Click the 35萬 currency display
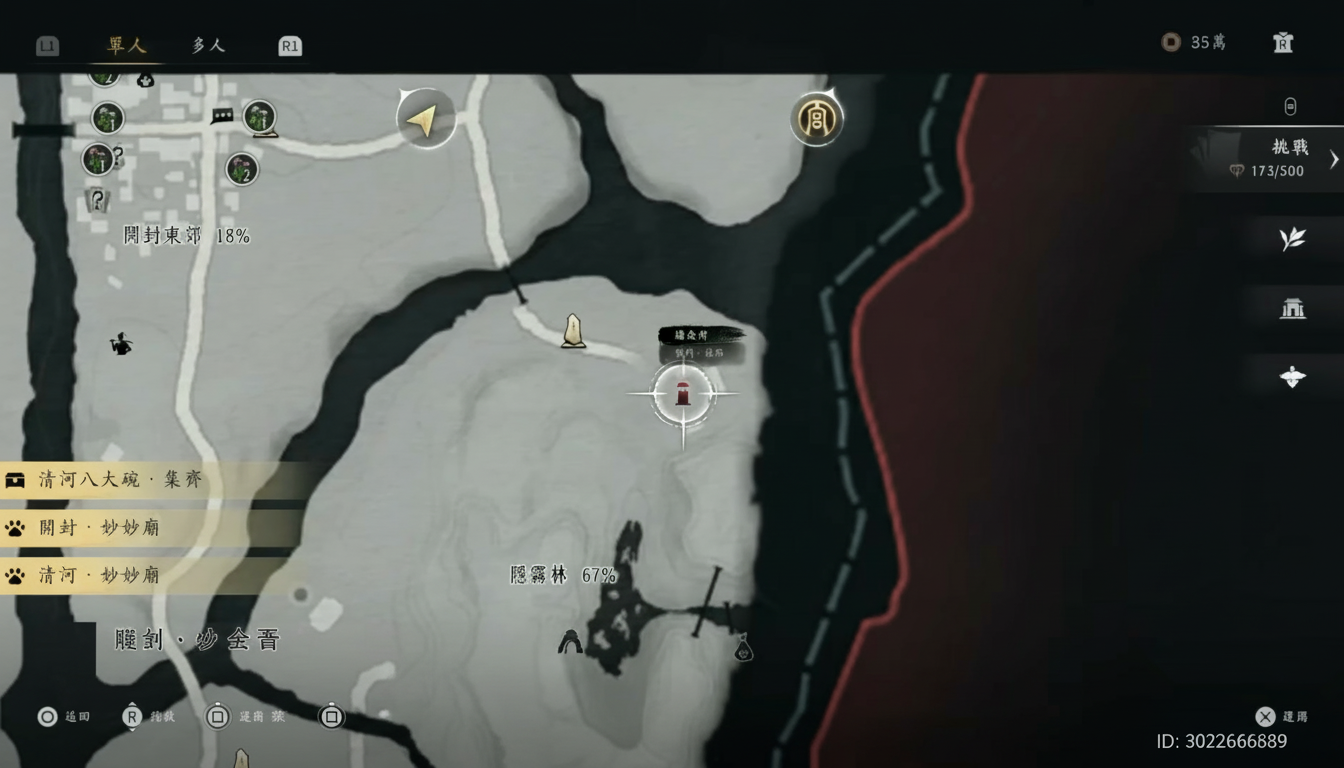This screenshot has width=1344, height=768. 1195,42
